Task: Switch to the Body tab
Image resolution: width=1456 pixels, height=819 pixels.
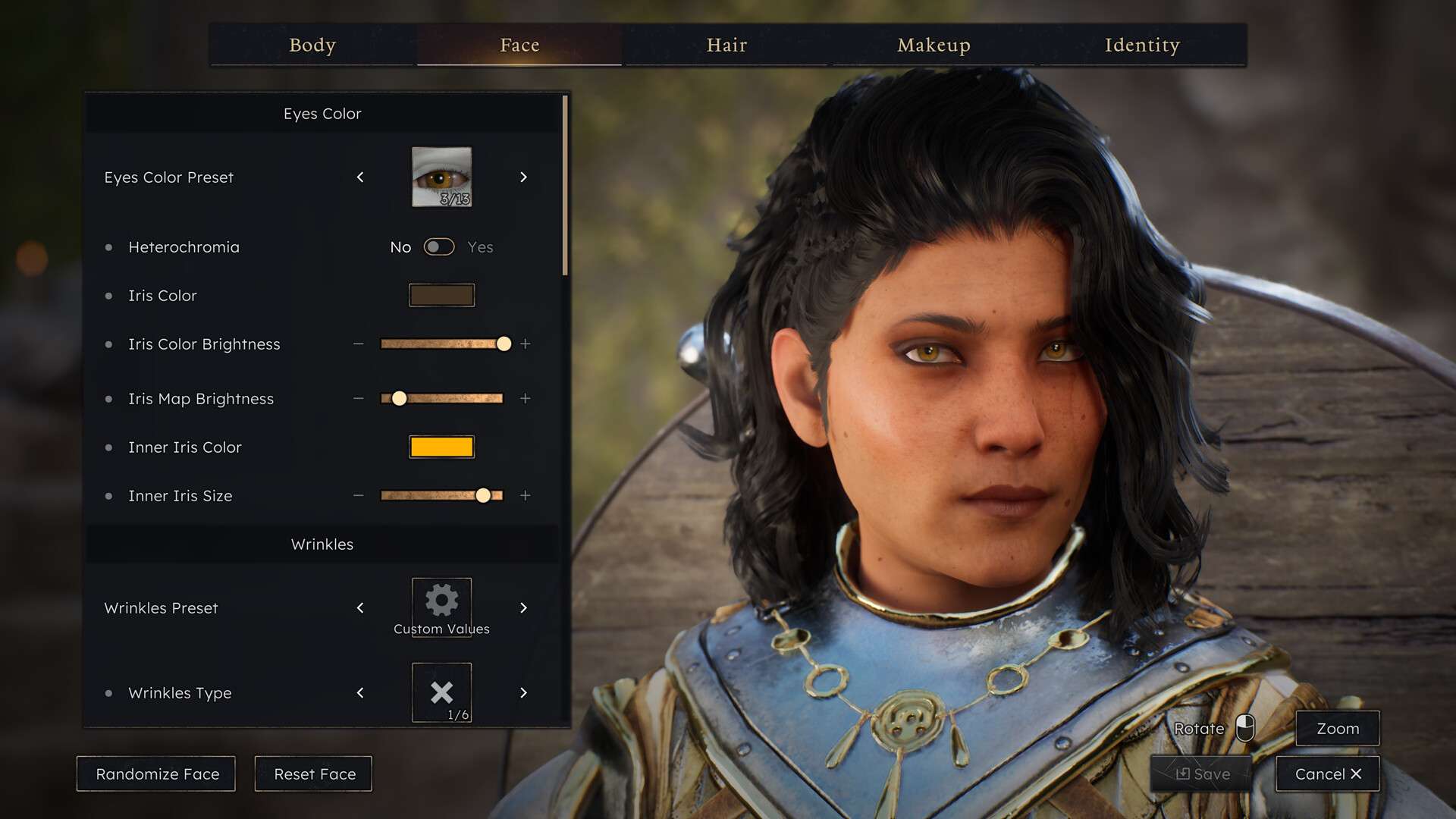Action: pos(312,45)
